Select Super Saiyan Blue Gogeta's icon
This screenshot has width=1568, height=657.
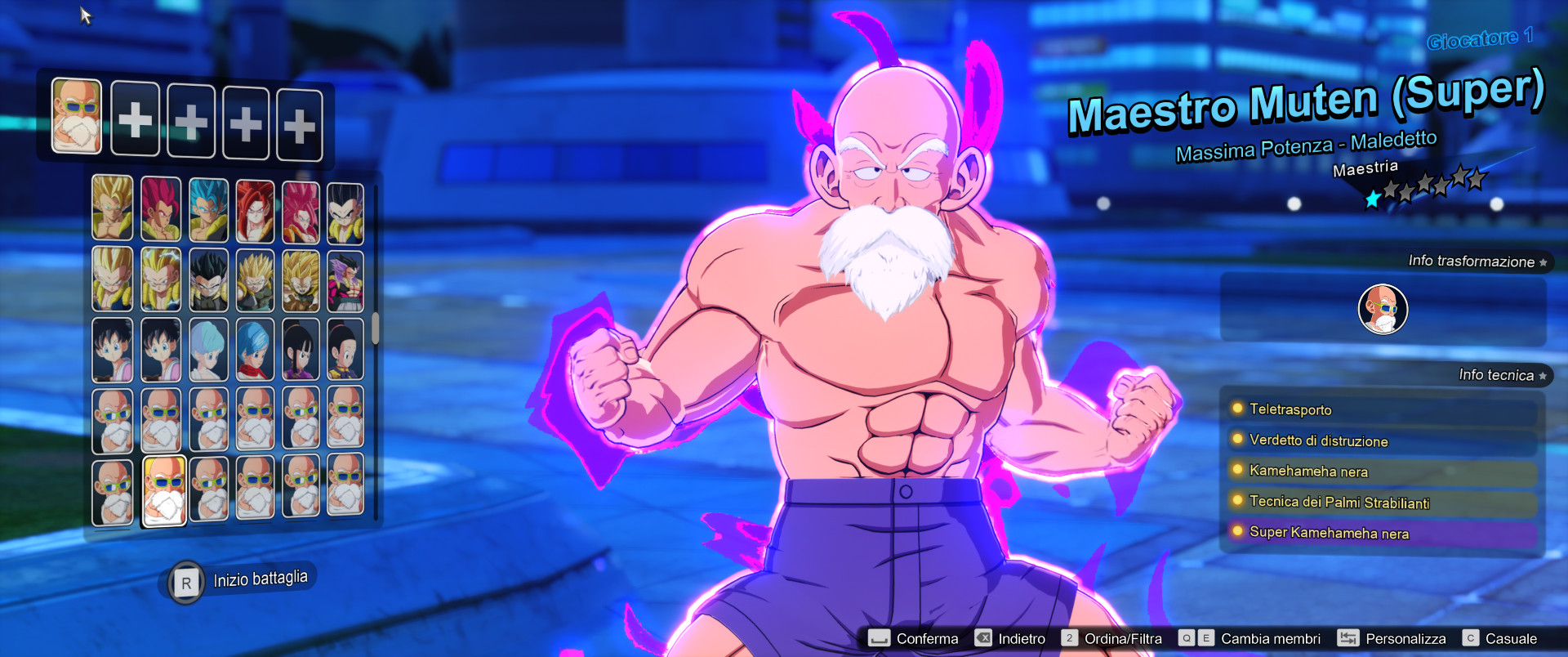(207, 208)
